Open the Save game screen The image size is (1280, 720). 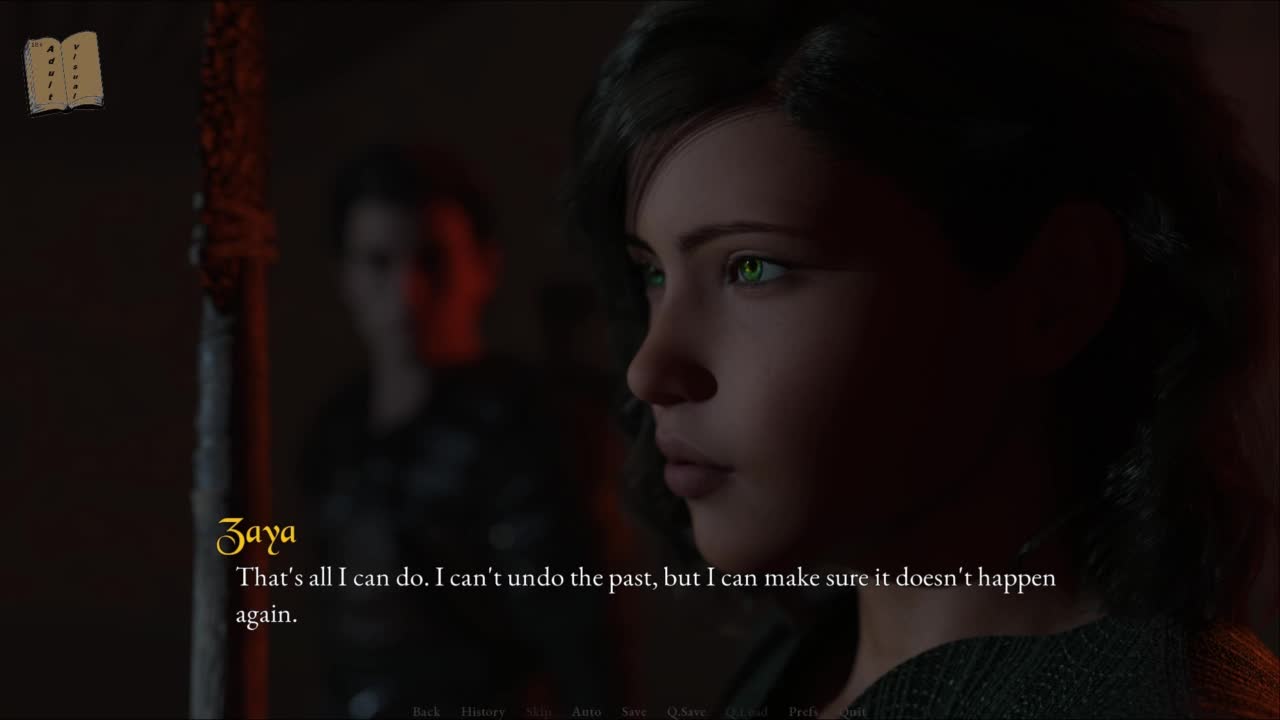(634, 711)
